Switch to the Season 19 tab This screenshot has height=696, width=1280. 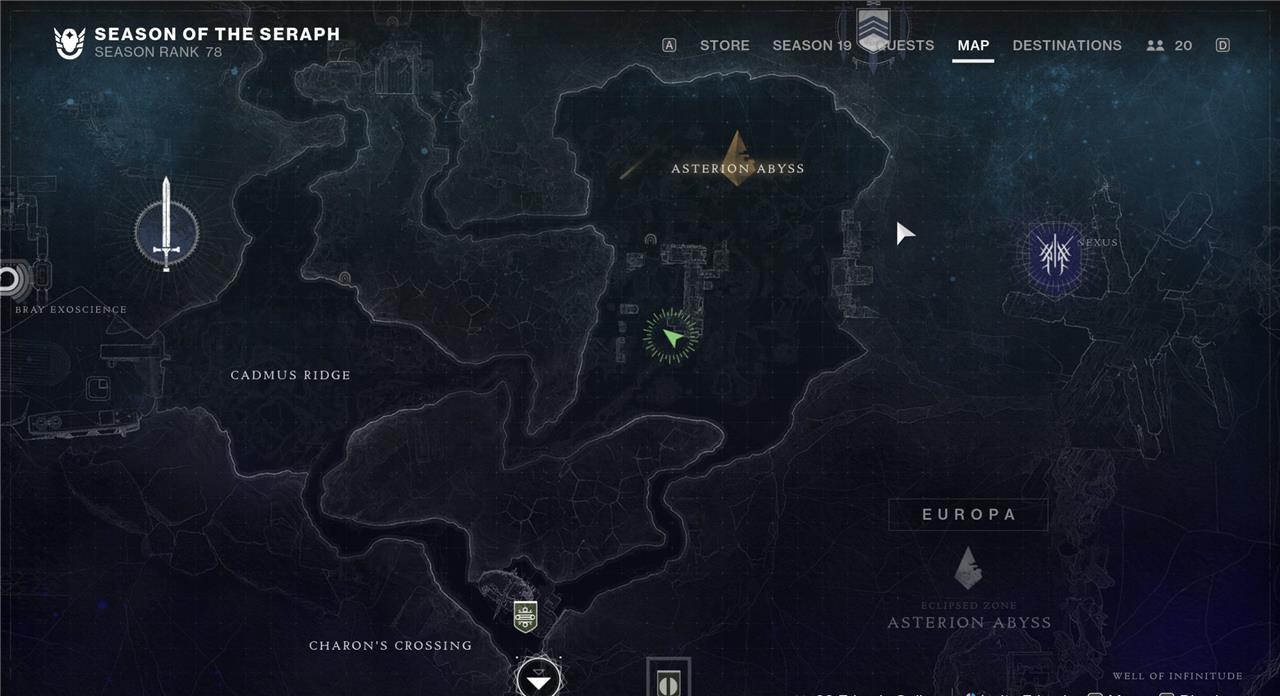[x=811, y=45]
